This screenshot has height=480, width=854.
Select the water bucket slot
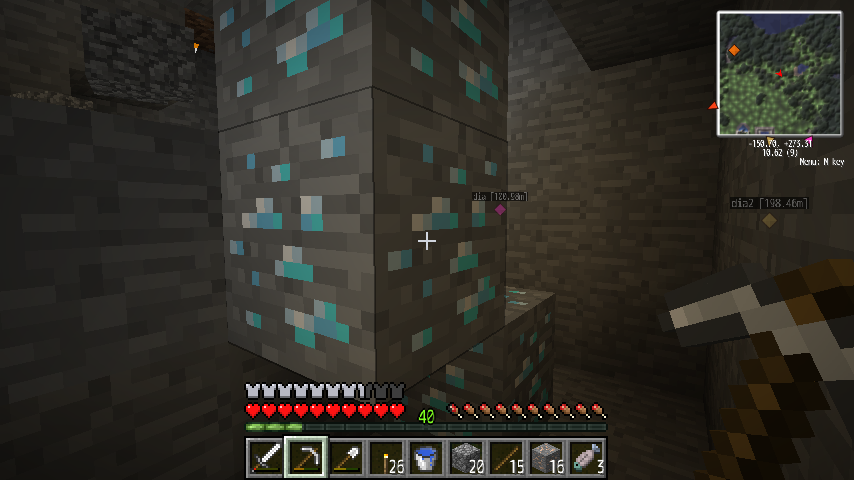[425, 458]
